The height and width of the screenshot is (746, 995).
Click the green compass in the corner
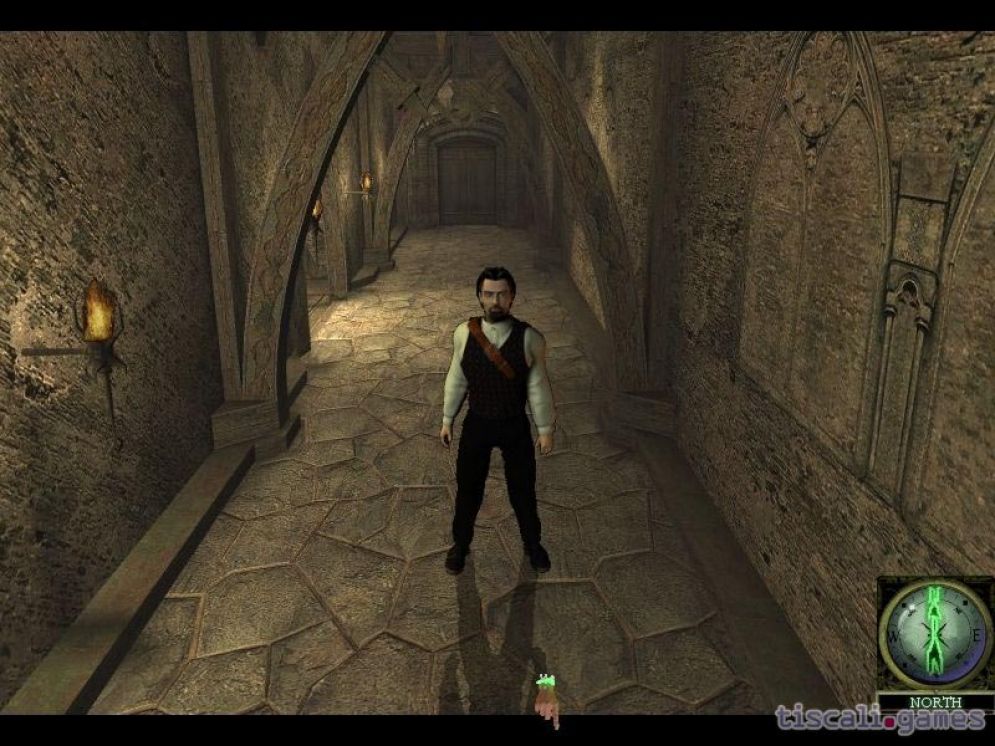pyautogui.click(x=934, y=633)
